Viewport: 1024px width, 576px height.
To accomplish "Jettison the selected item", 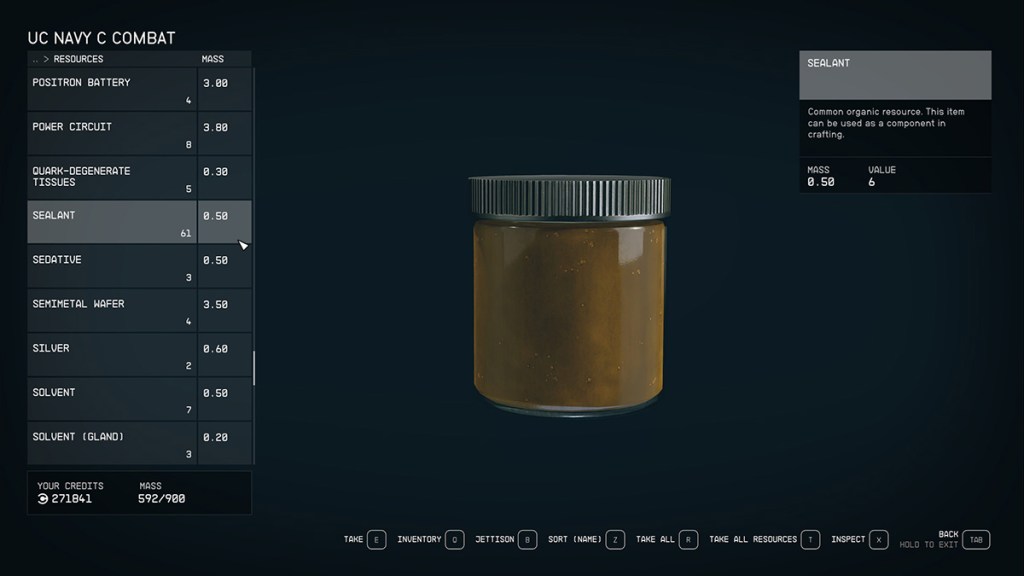I will (506, 540).
